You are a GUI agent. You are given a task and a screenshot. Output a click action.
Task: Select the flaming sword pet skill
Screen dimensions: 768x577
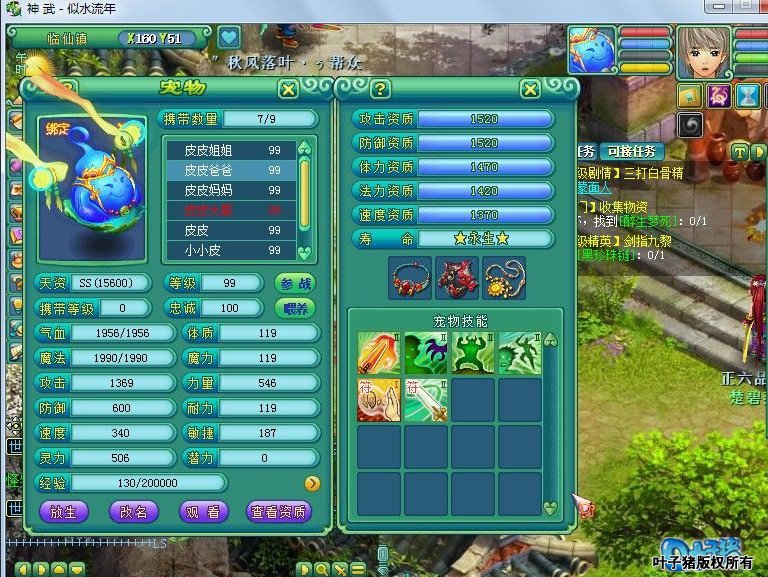pyautogui.click(x=379, y=354)
